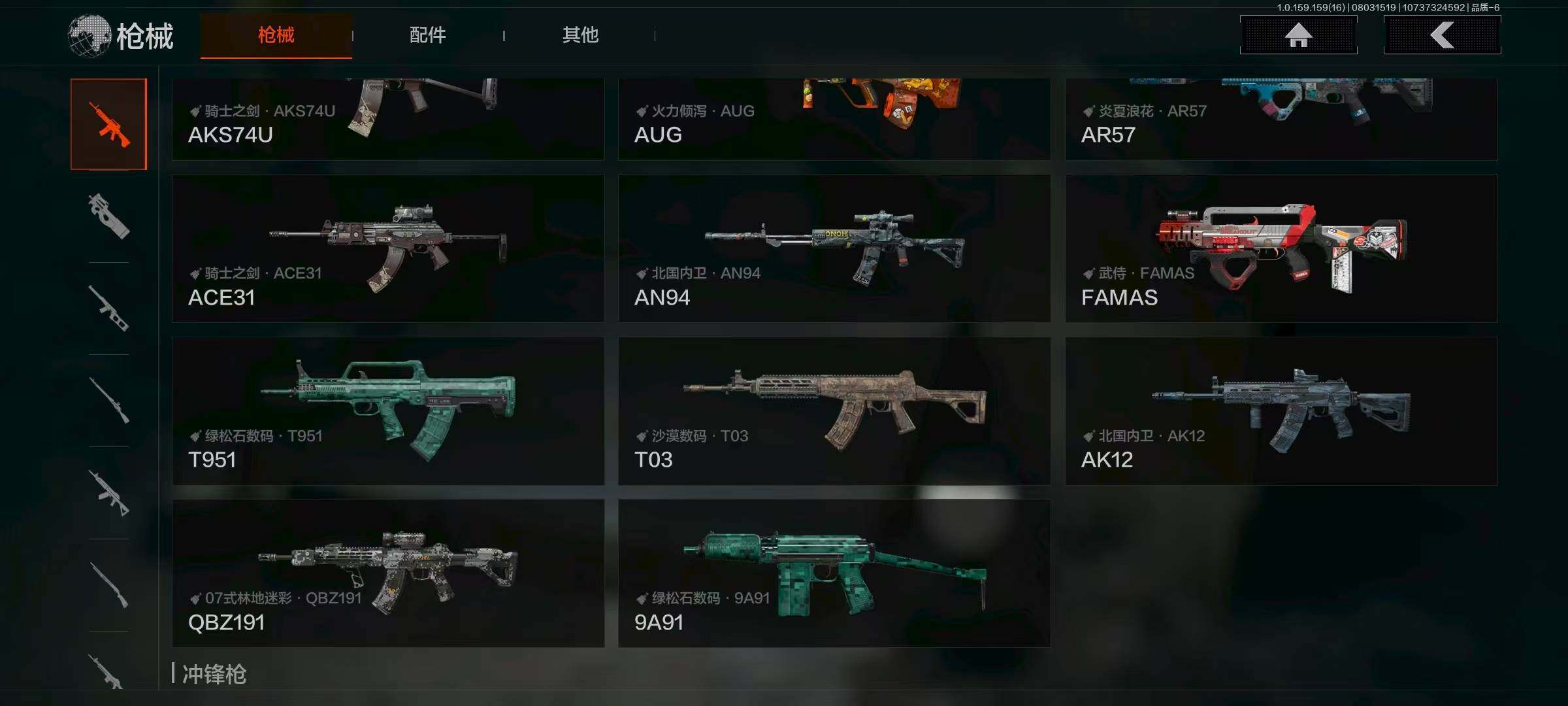Image resolution: width=1568 pixels, height=706 pixels.
Task: Choose the AN94 rifle card
Action: tap(834, 248)
